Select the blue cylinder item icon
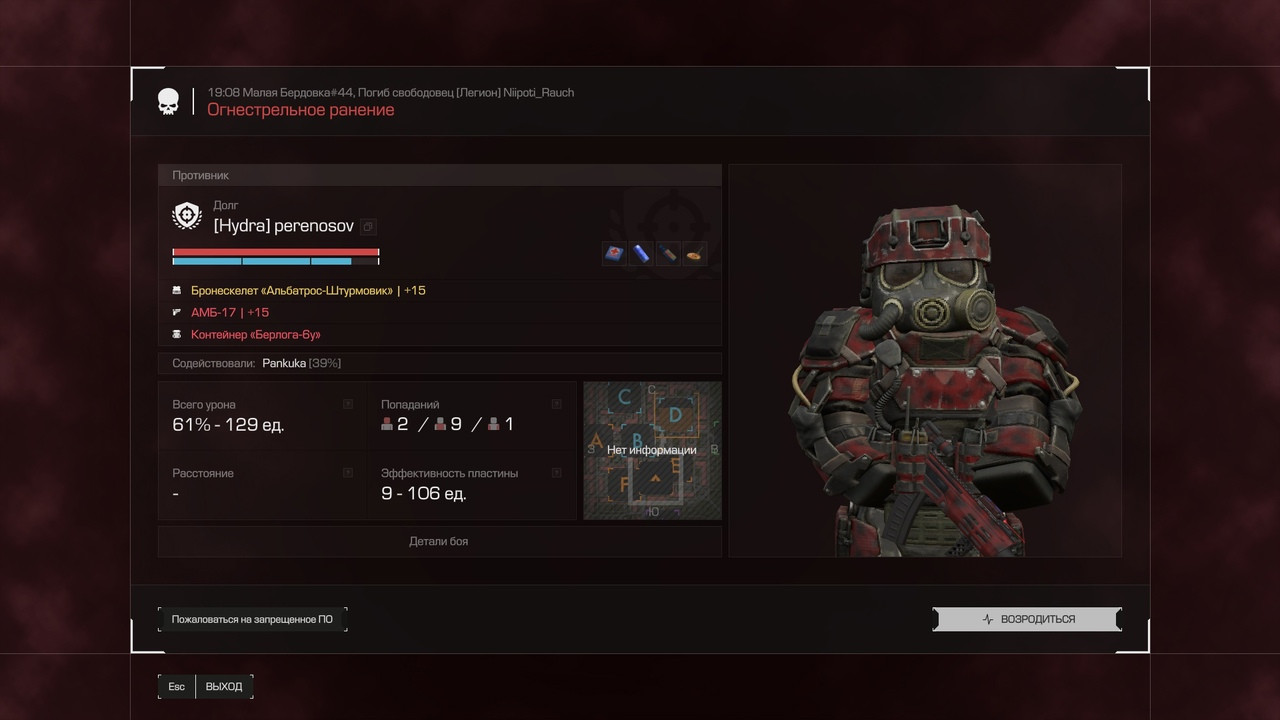 [x=640, y=253]
